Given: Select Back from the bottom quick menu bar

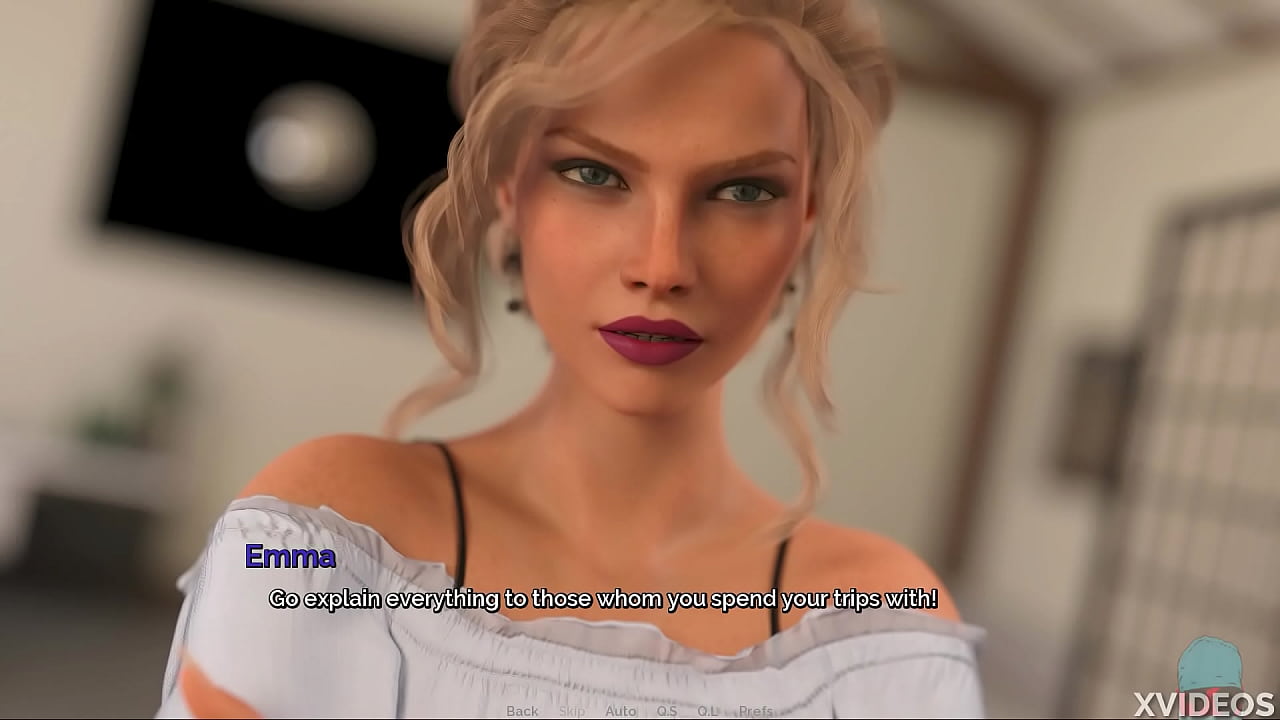Looking at the screenshot, I should coord(522,710).
